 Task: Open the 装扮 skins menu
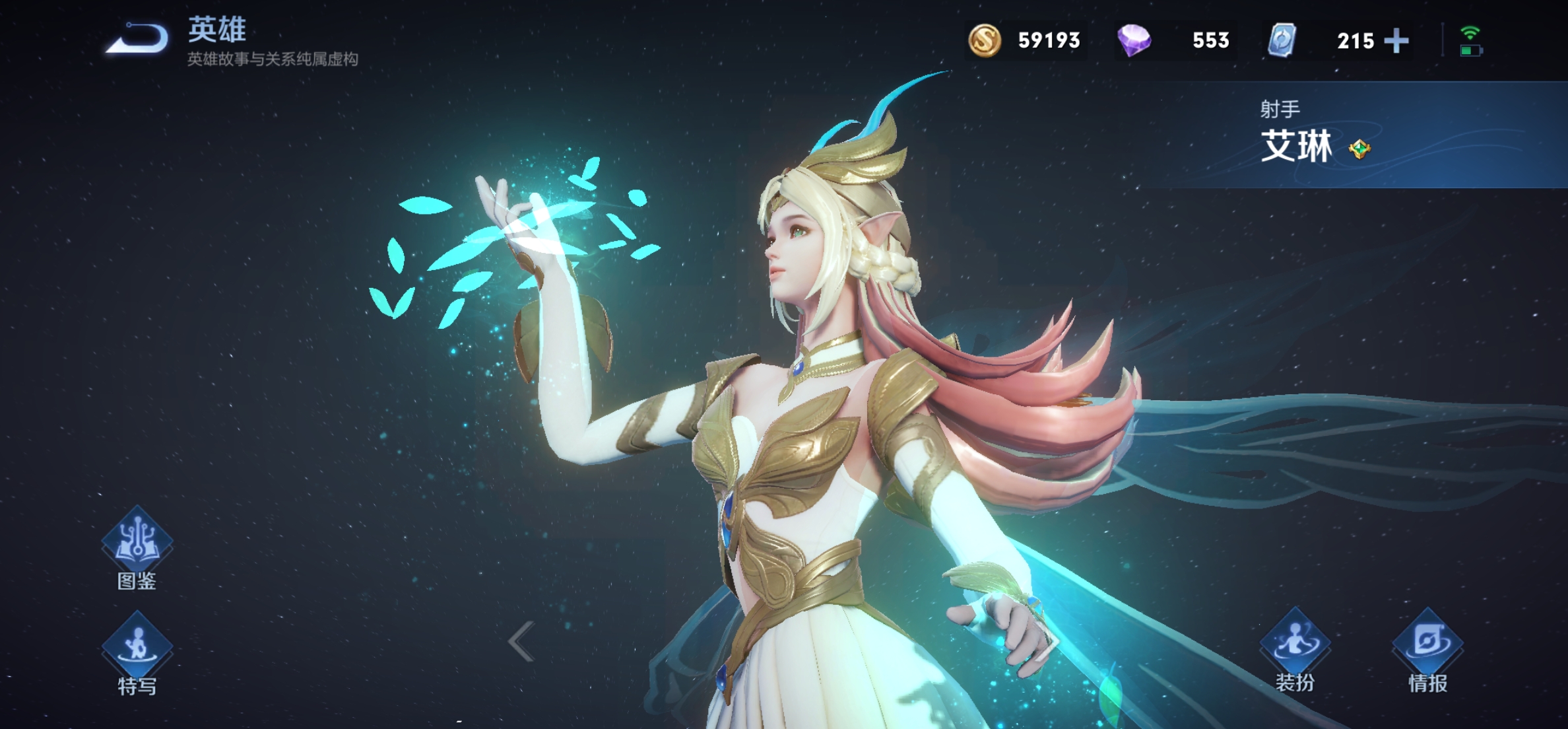[x=1295, y=647]
